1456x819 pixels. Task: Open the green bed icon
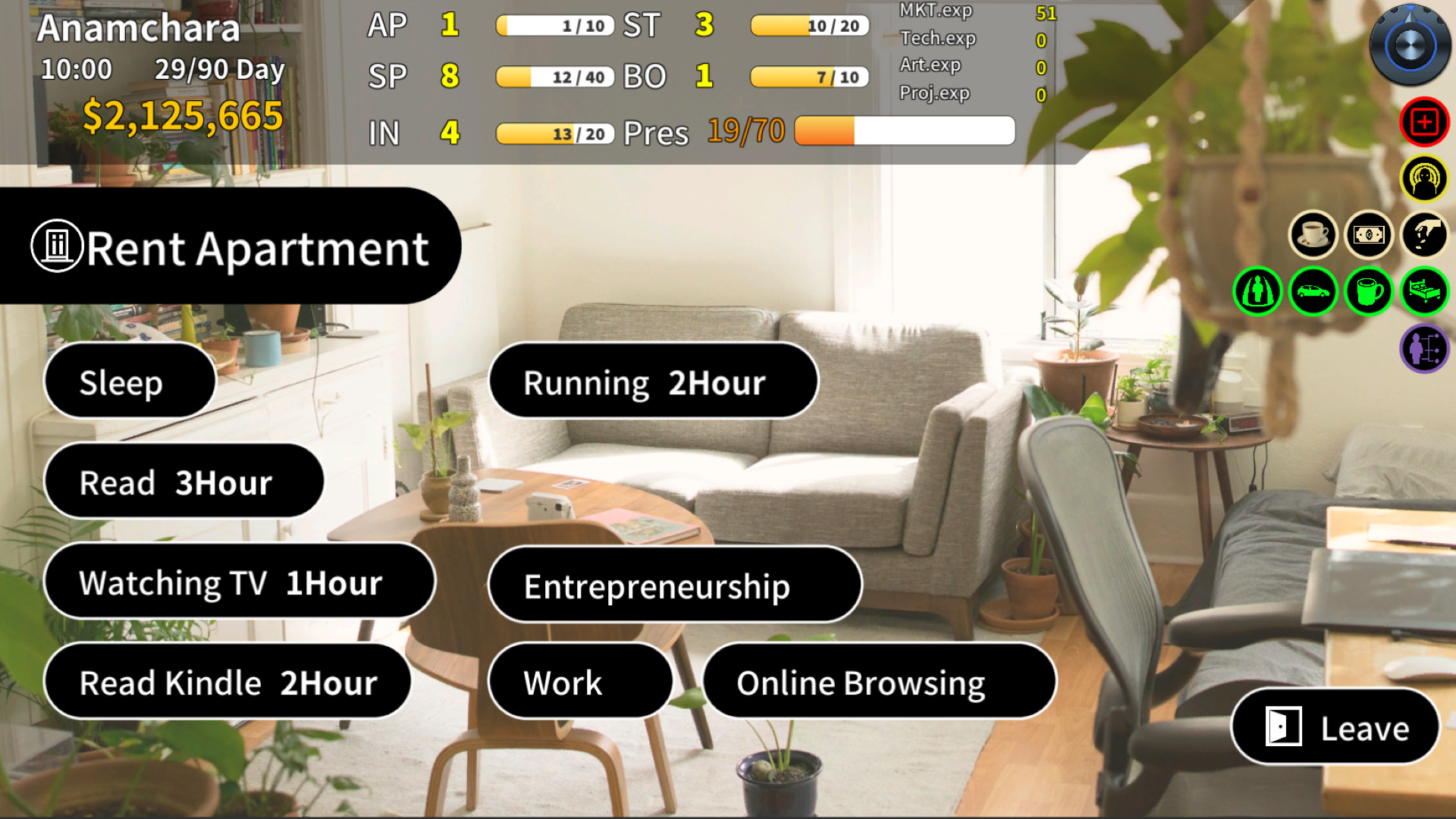1424,291
